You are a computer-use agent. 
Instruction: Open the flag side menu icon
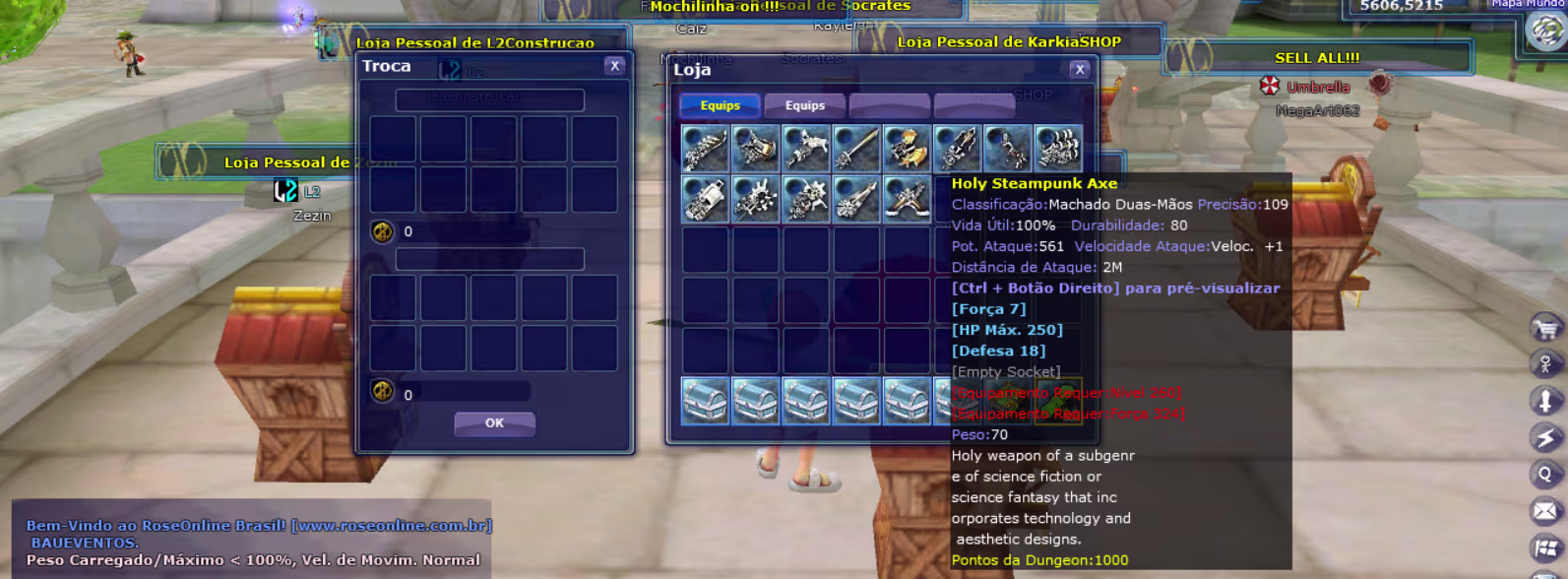[x=1545, y=547]
